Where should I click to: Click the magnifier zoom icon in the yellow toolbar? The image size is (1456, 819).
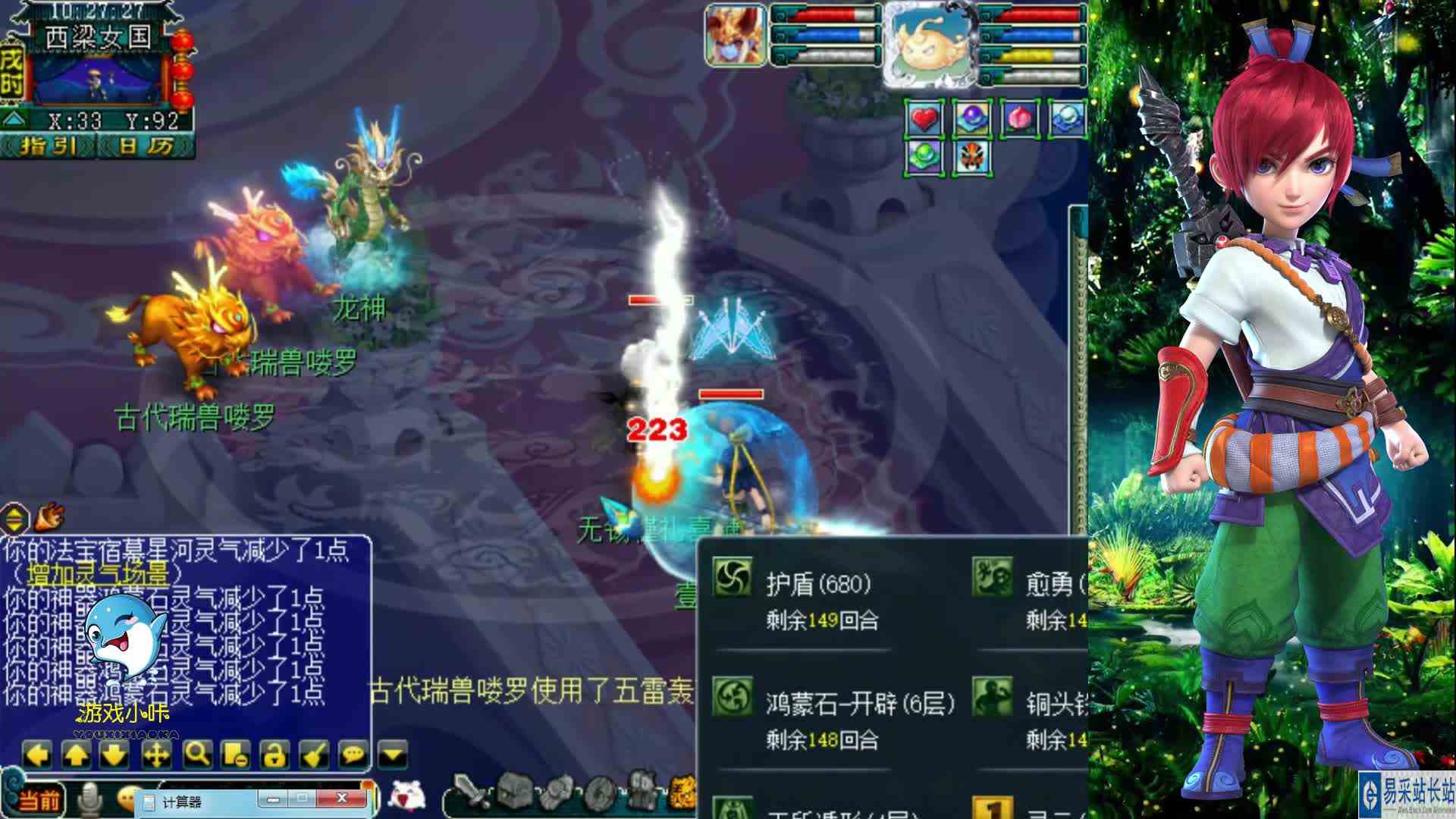point(196,753)
